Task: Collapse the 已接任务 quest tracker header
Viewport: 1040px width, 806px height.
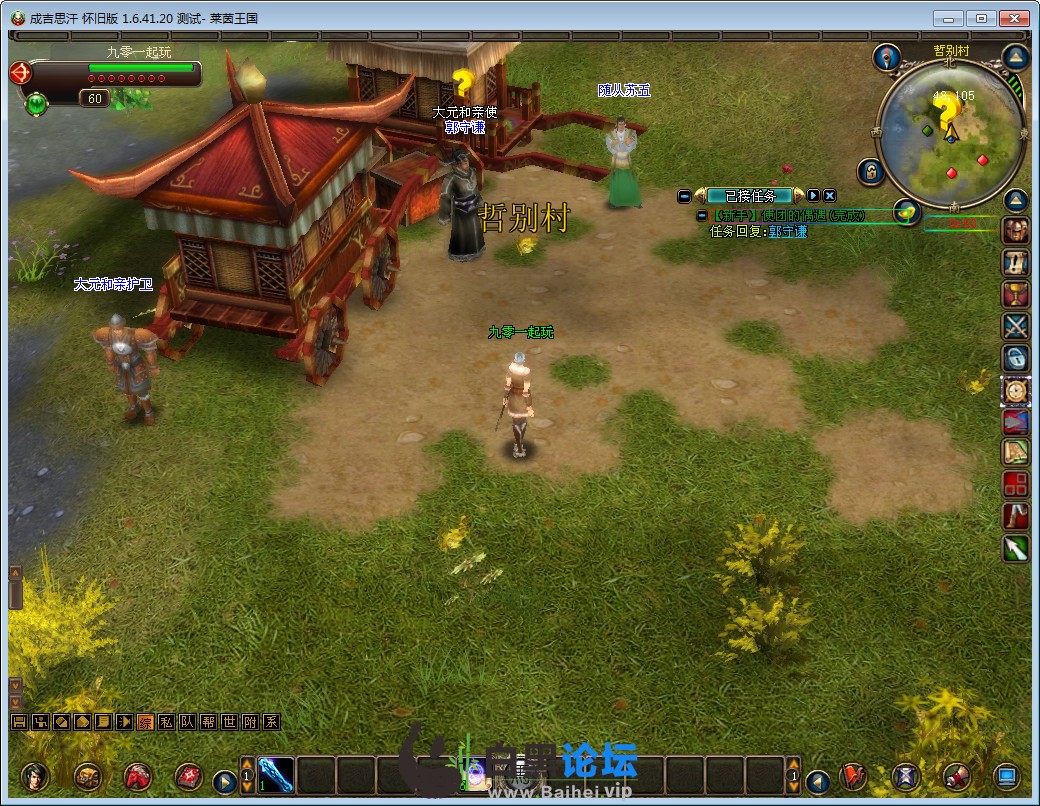Action: click(x=684, y=196)
